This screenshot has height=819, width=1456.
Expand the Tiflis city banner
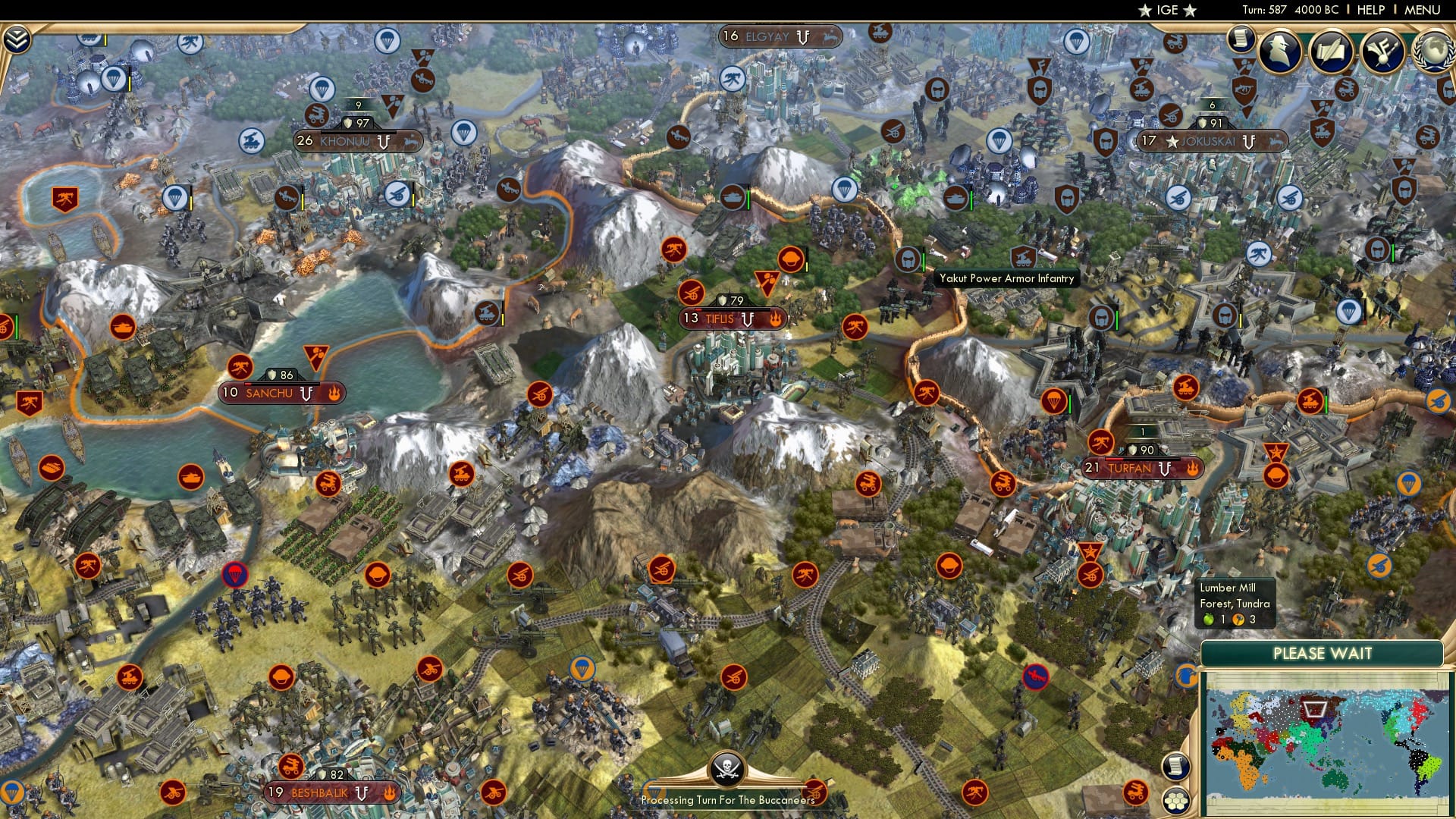[730, 319]
